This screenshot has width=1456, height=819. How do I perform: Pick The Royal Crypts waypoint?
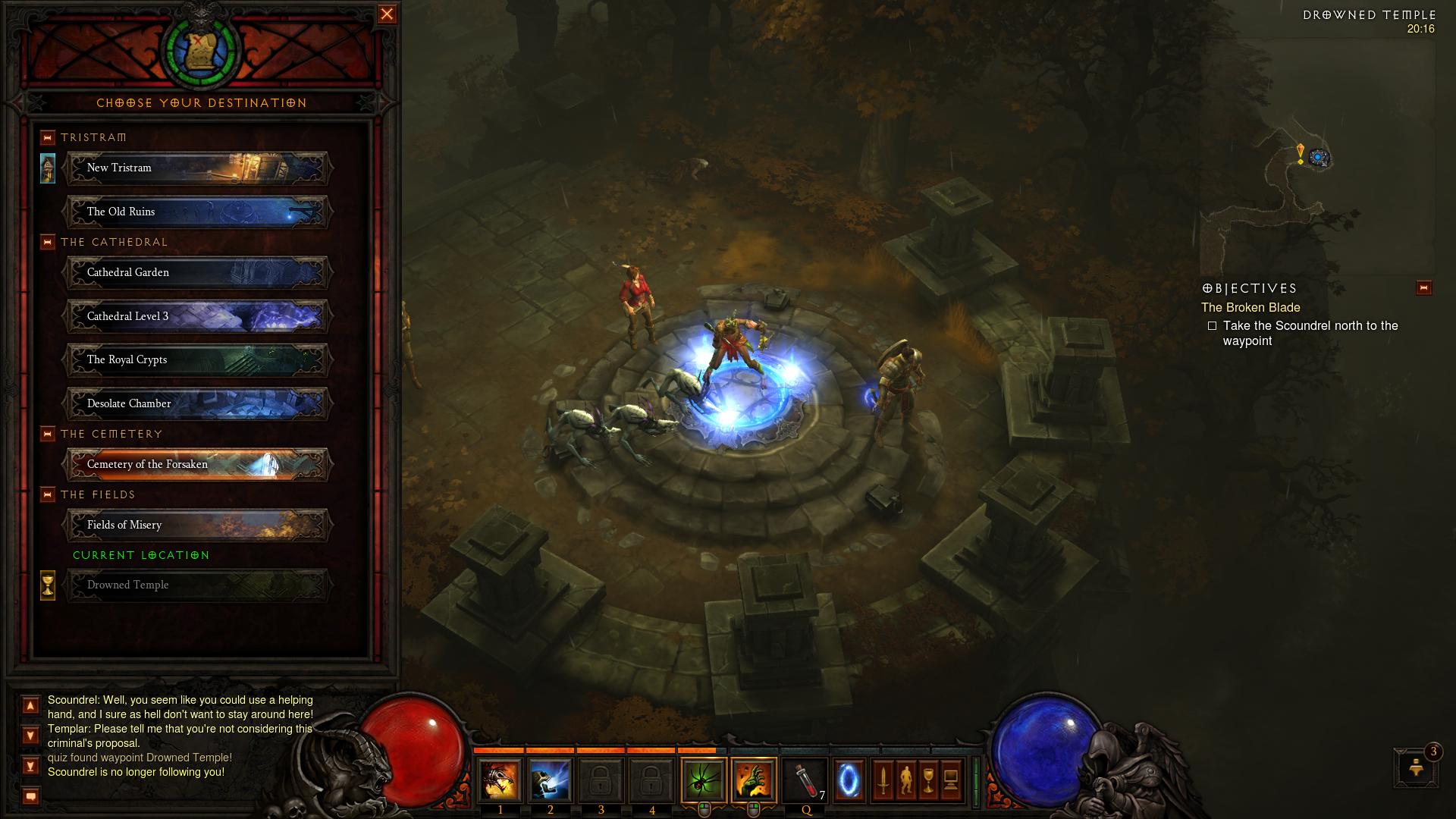coord(197,360)
